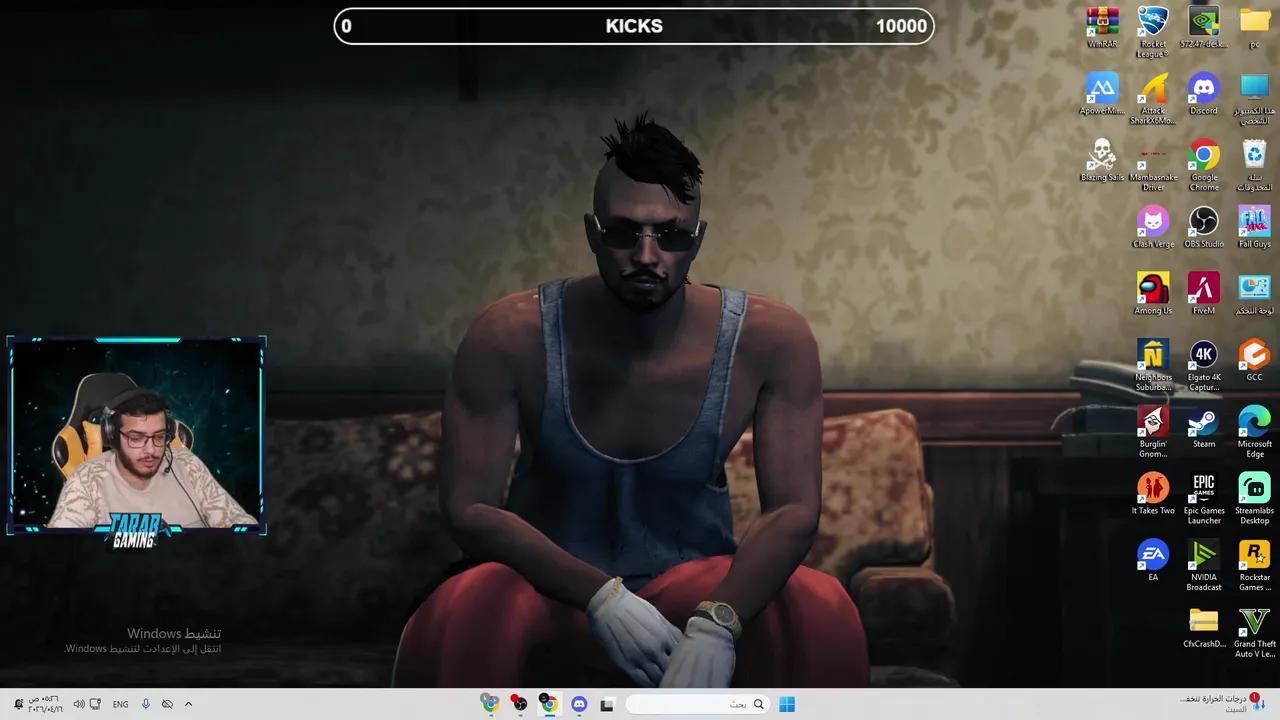The image size is (1280, 720).
Task: Open the ENG language switcher
Action: (x=120, y=703)
